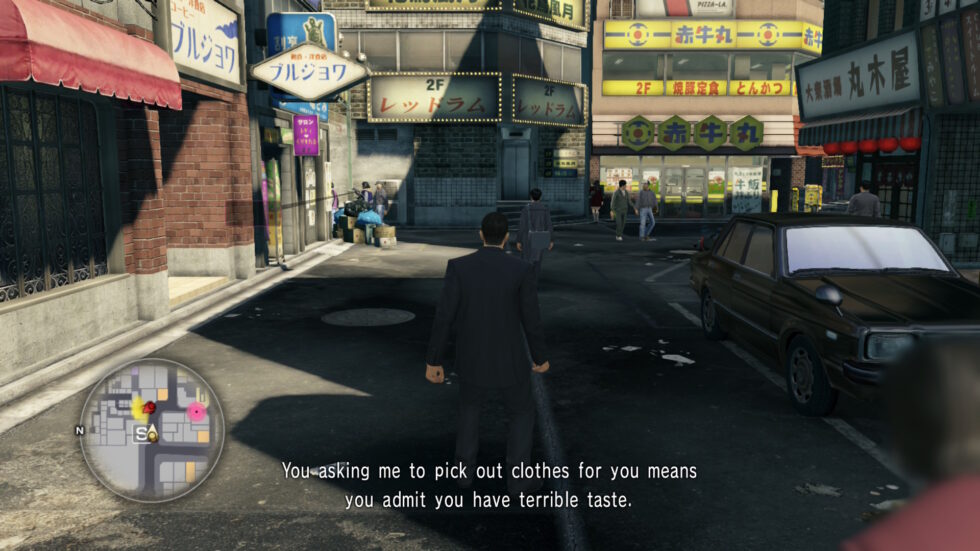Viewport: 980px width, 551px height.
Task: Click the red marker on the minimap
Action: coord(149,407)
